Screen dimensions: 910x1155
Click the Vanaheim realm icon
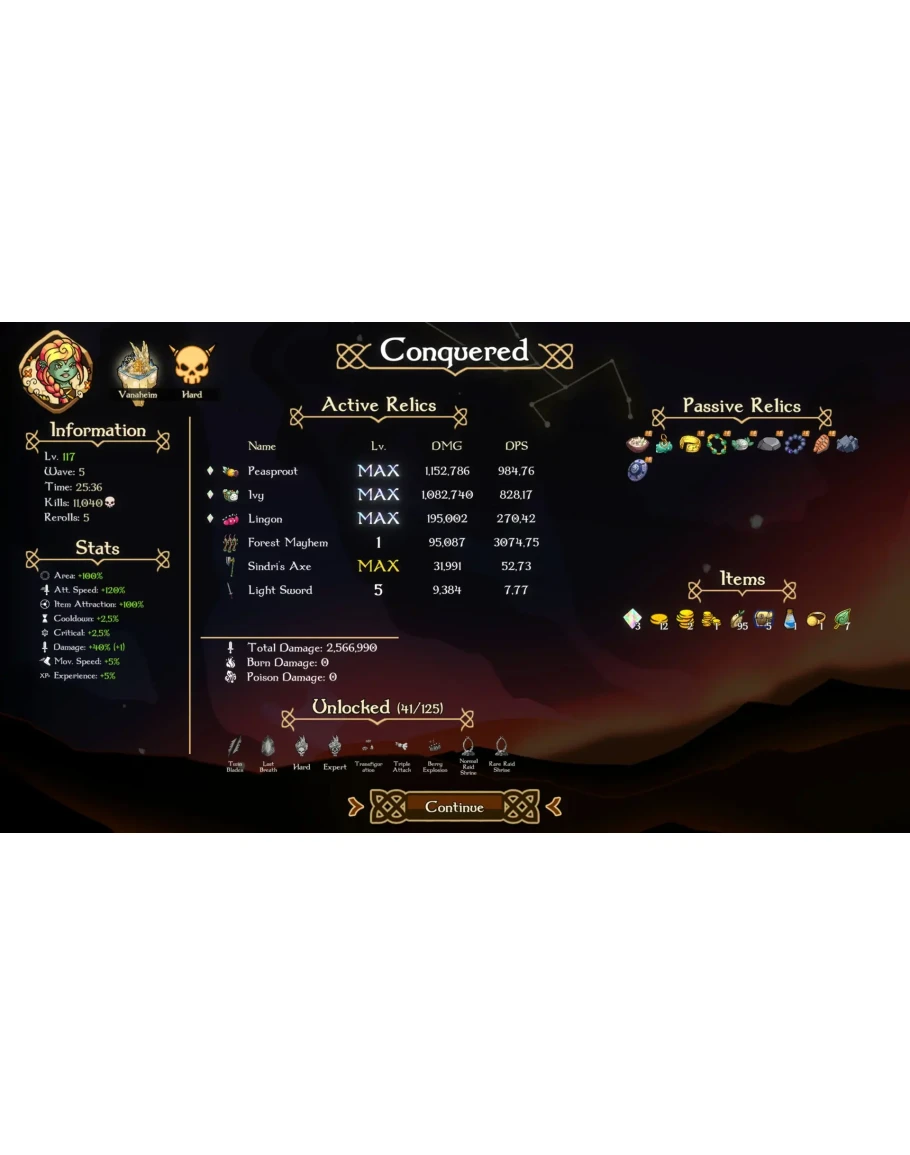click(x=137, y=368)
